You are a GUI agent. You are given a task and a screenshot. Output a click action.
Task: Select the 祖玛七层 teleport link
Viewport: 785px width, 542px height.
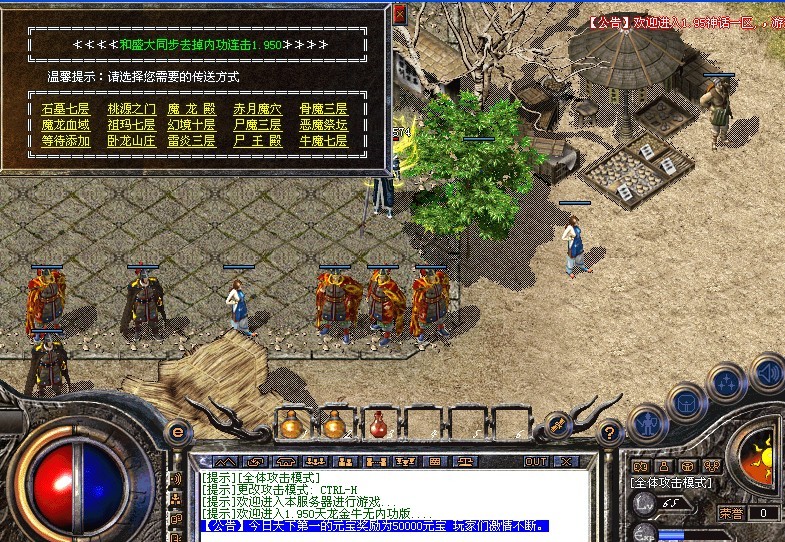[131, 124]
